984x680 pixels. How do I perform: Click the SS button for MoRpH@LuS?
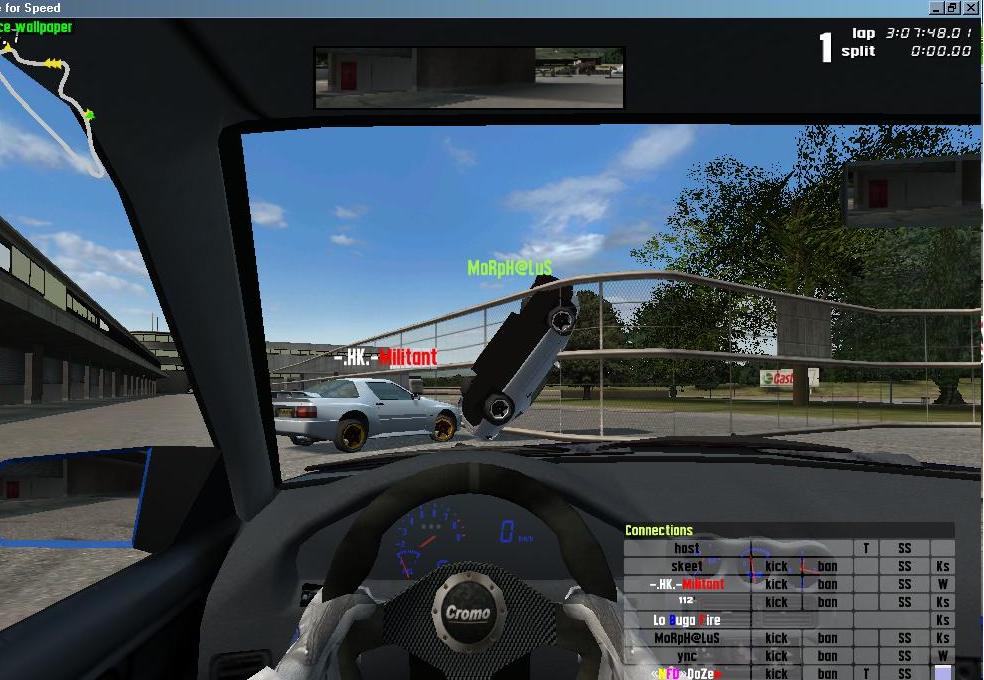tap(904, 638)
